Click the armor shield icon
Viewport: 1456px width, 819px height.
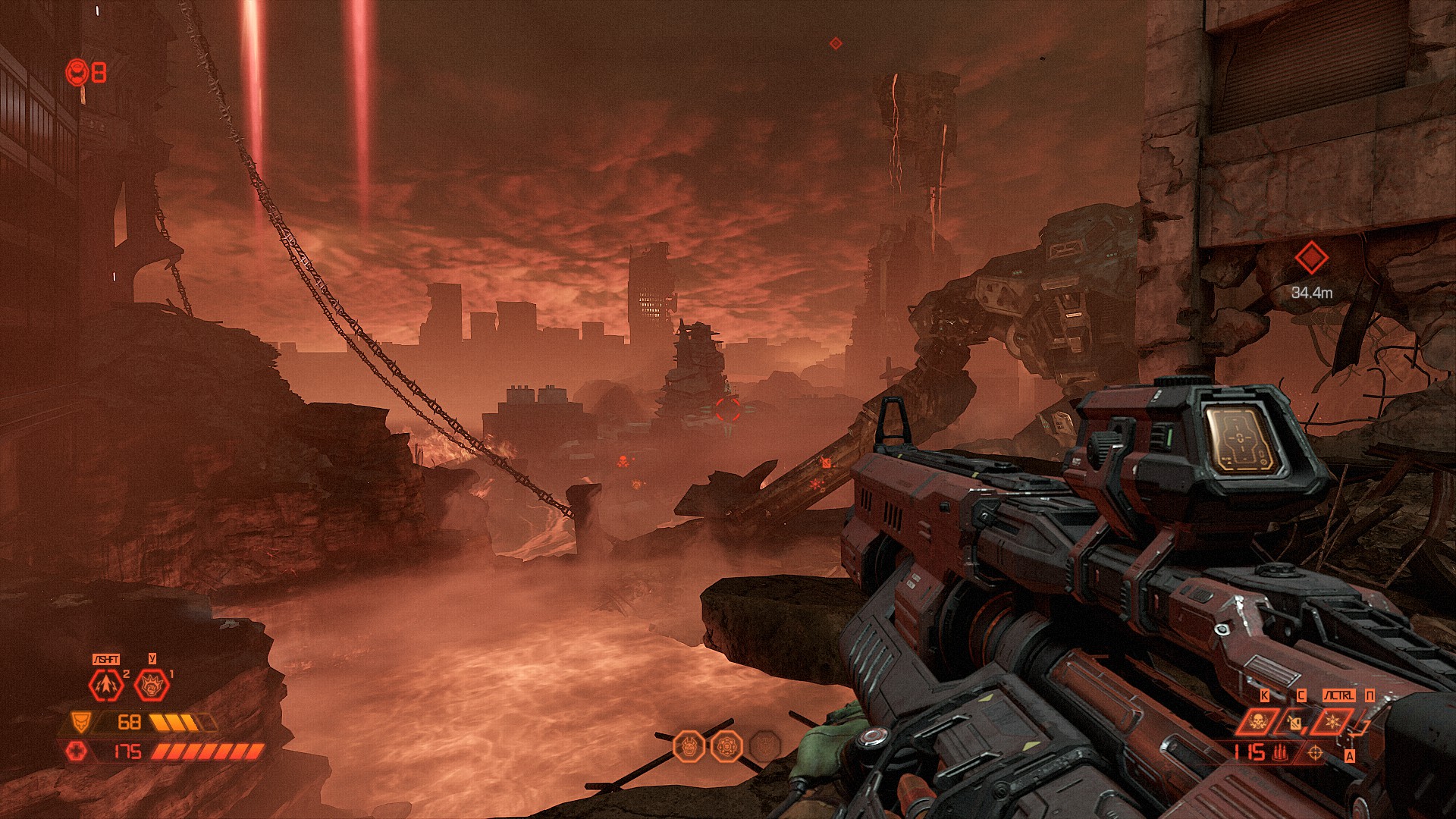[x=80, y=721]
